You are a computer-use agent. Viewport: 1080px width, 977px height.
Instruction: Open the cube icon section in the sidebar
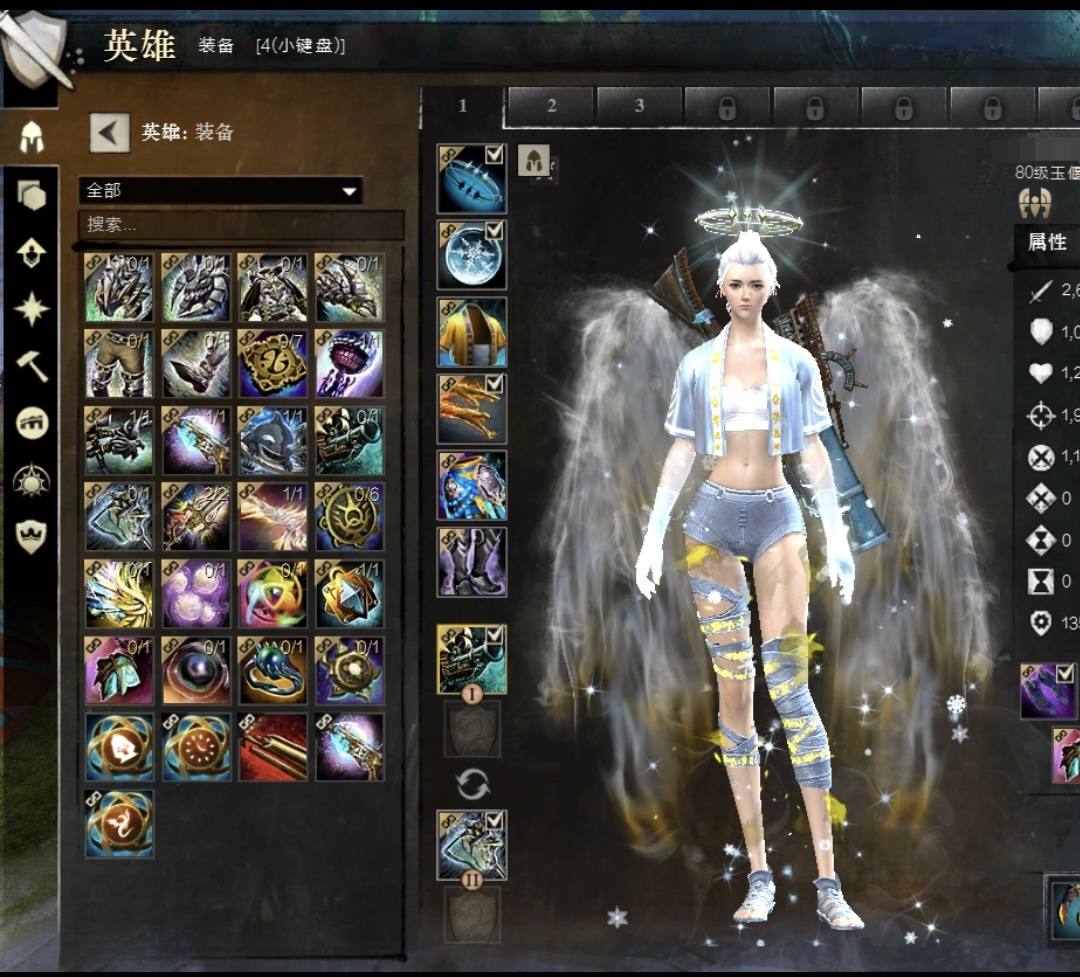[x=32, y=195]
